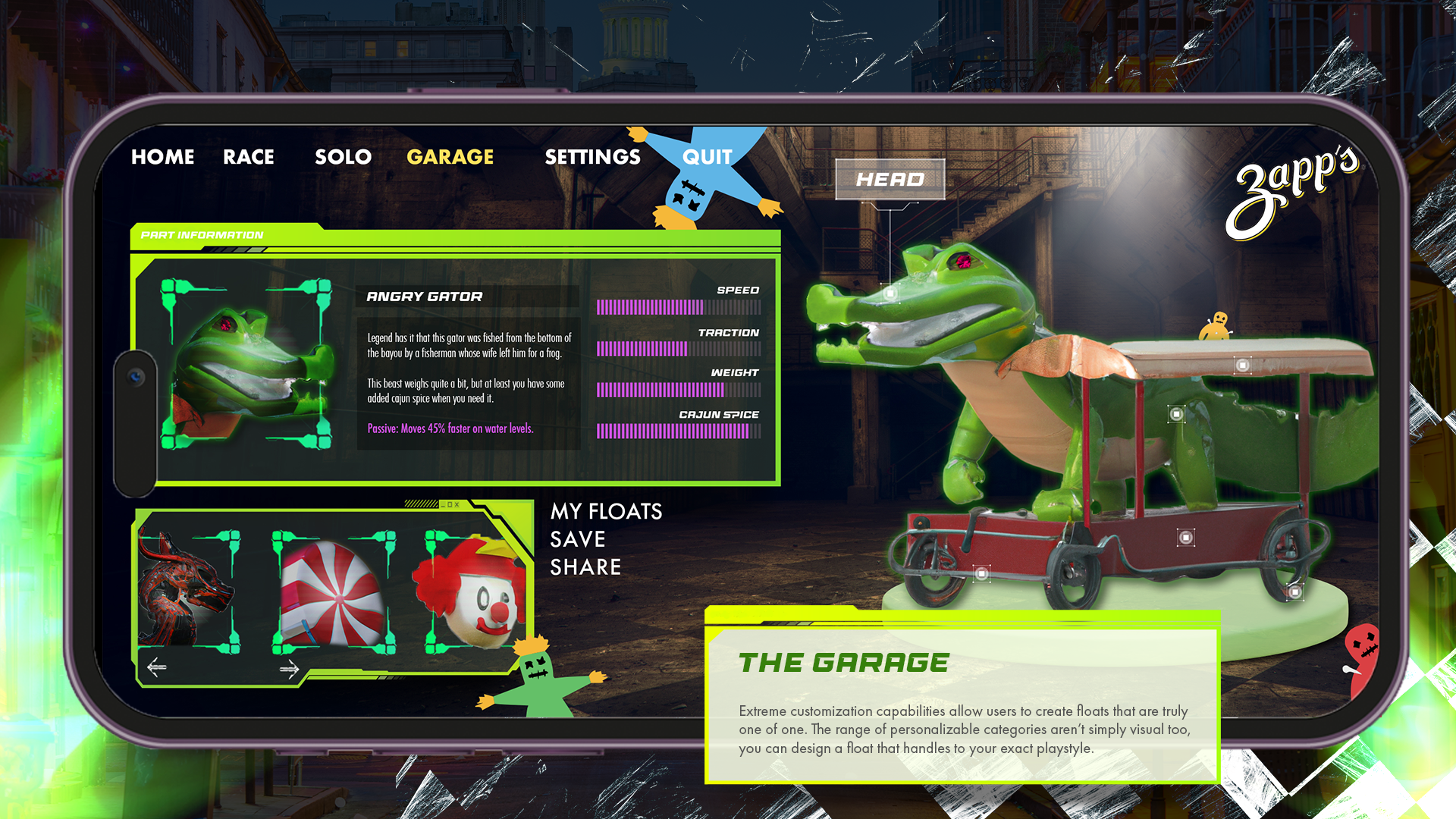Click the HEAD part label
The height and width of the screenshot is (819, 1456).
pyautogui.click(x=890, y=180)
